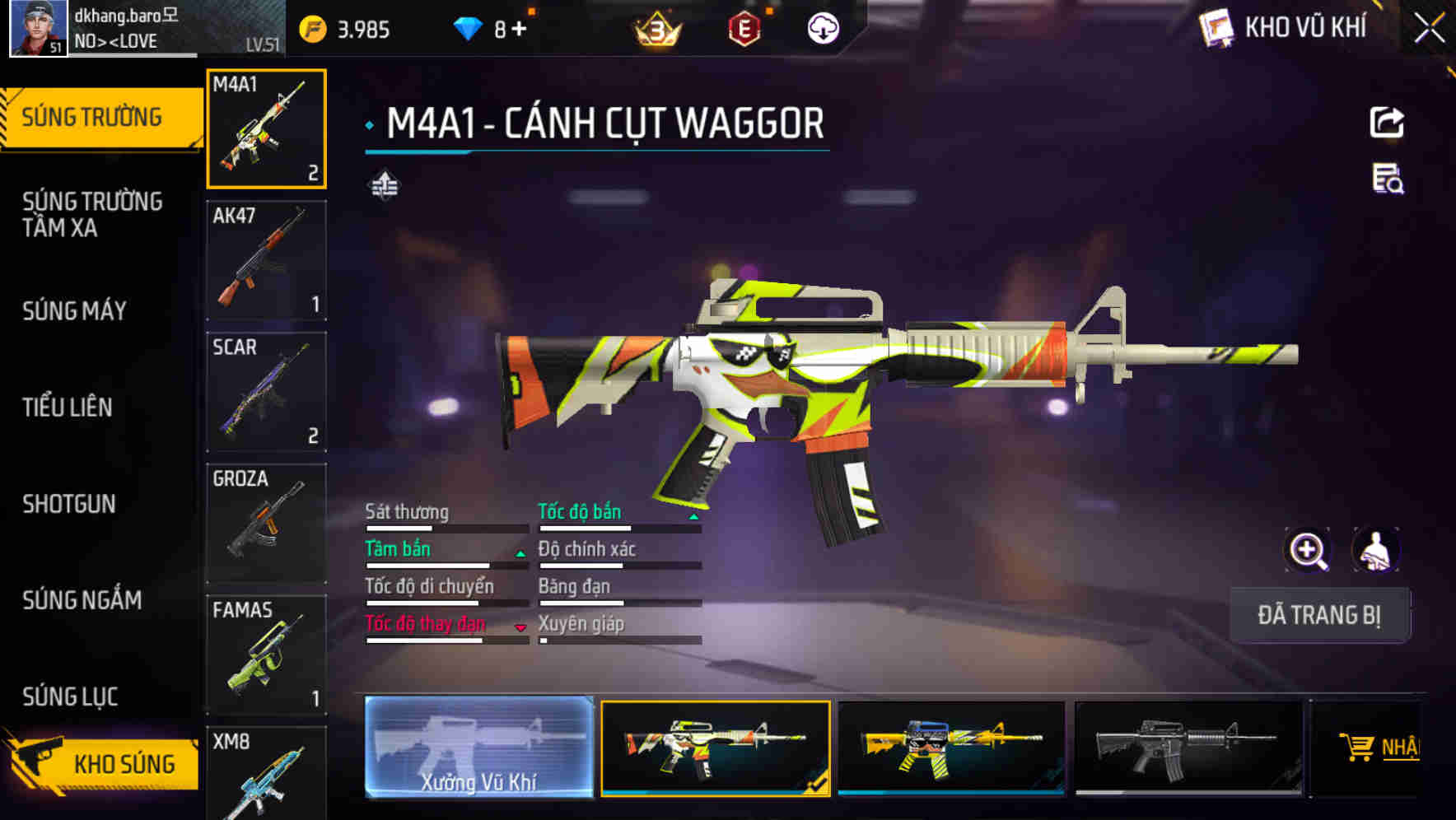
Task: Select the SCAR weapon tile
Action: click(266, 392)
